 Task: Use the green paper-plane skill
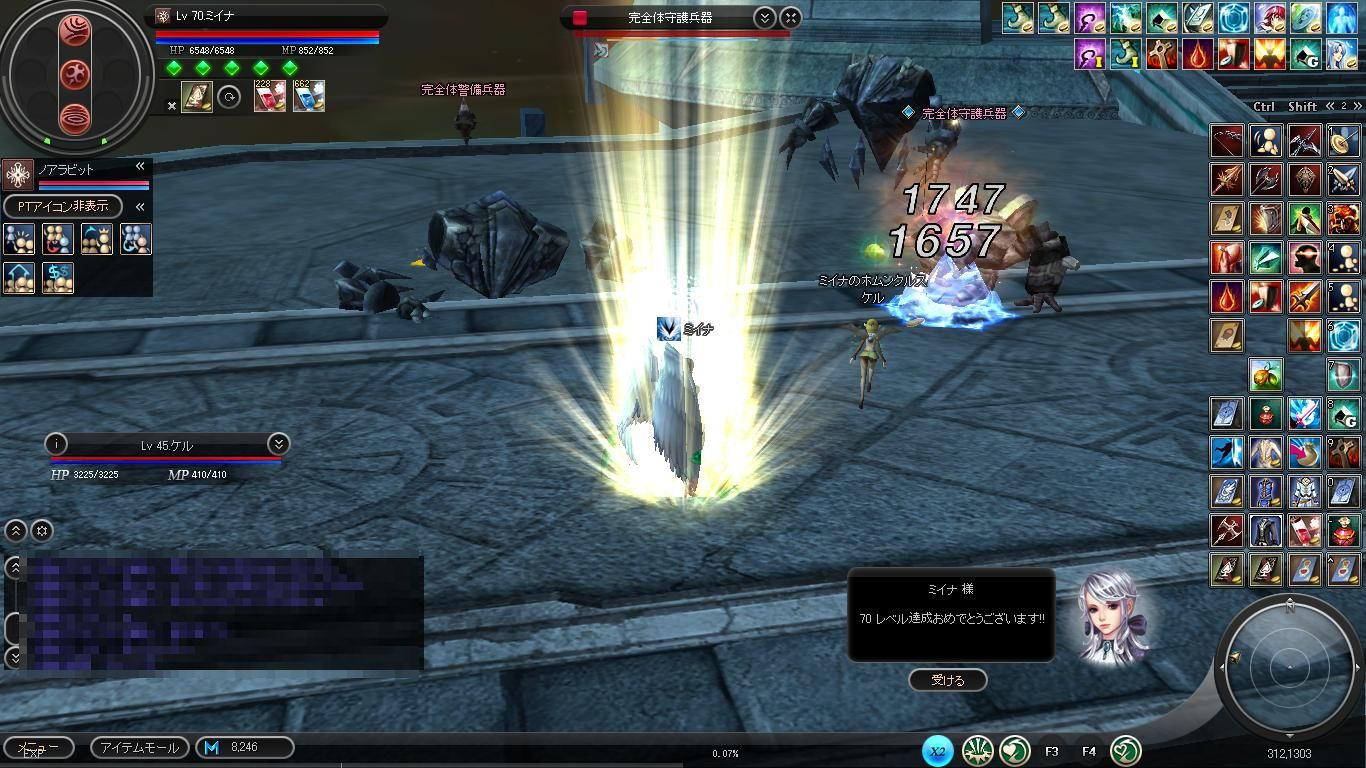(x=1266, y=258)
